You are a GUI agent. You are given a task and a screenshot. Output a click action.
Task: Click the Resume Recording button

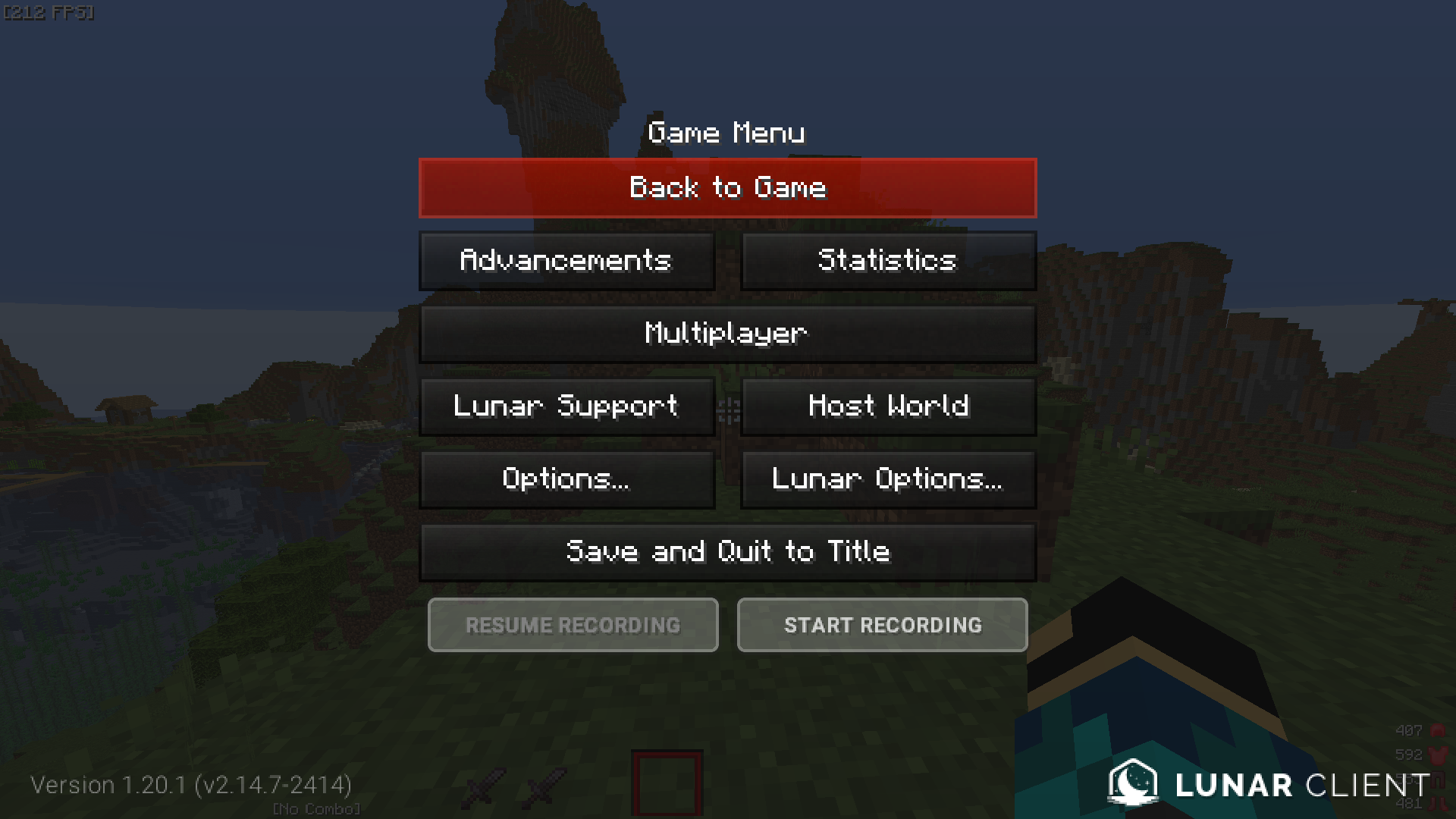point(573,625)
